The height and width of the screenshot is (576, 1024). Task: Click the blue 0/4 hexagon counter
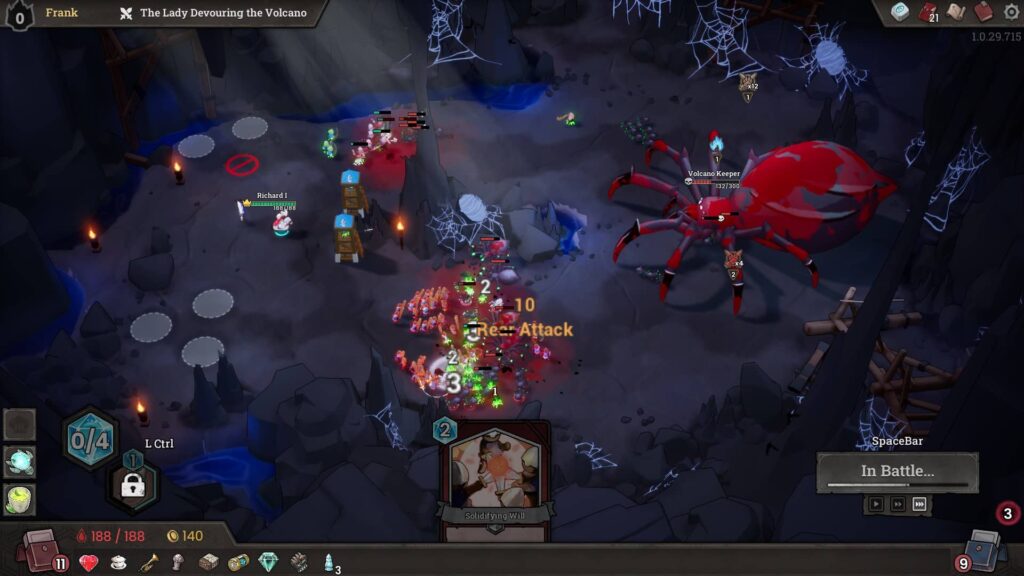(x=90, y=438)
